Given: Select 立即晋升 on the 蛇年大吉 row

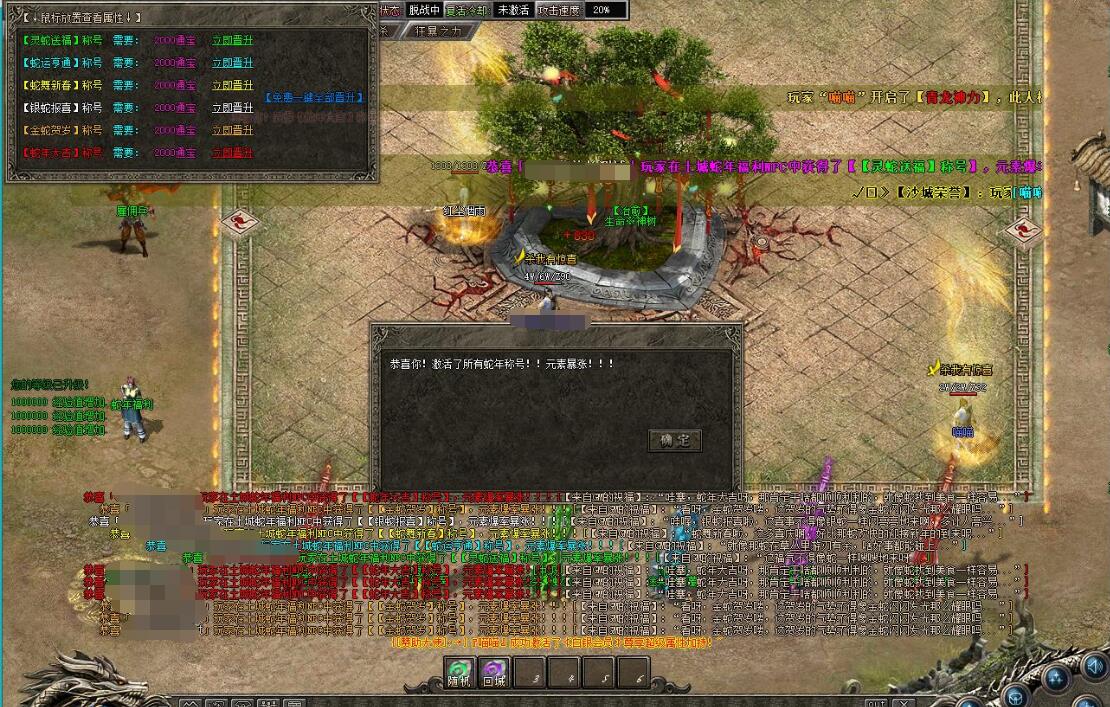Looking at the screenshot, I should [232, 153].
